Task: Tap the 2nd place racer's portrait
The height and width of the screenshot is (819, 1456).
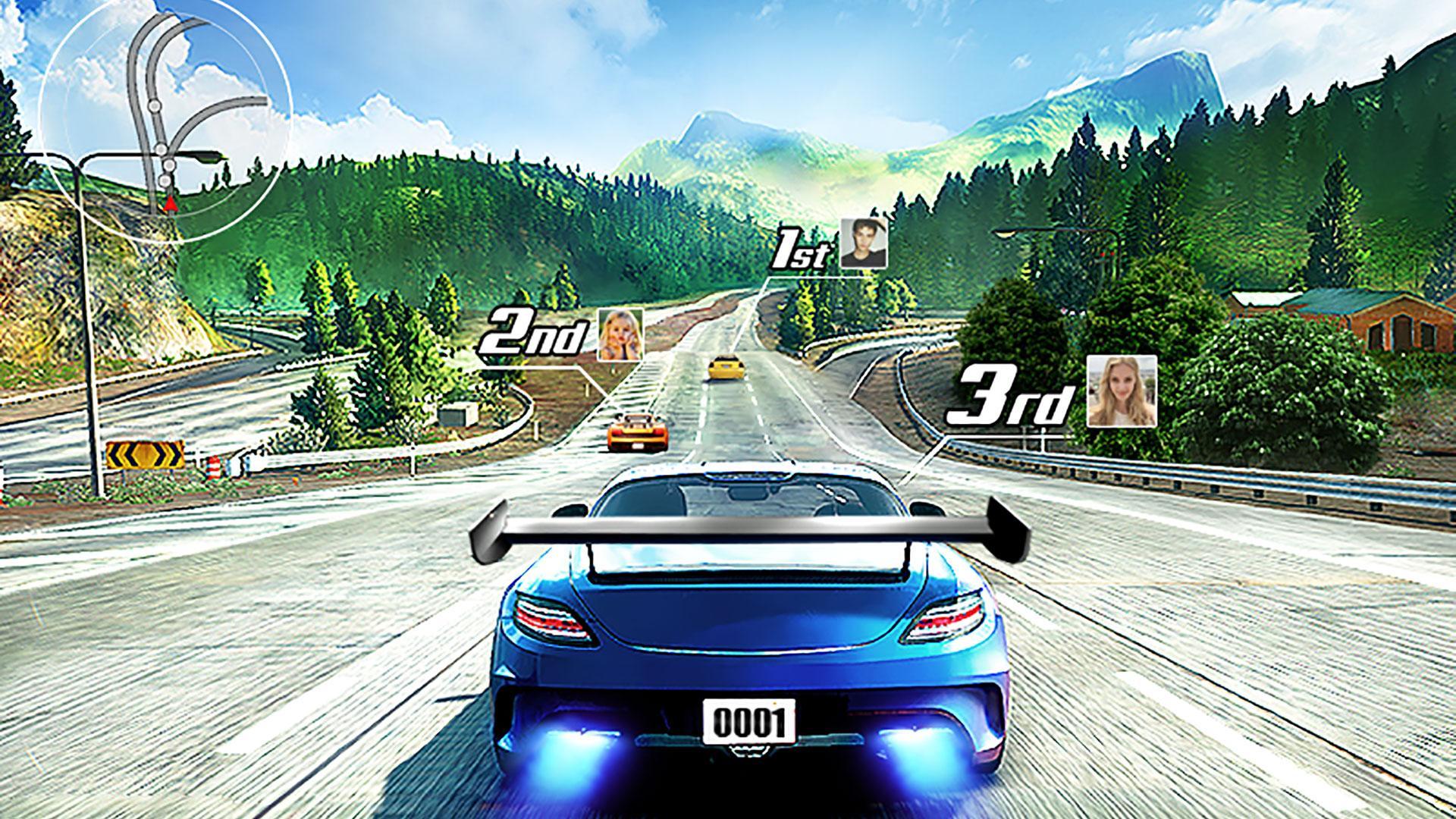Action: coord(620,334)
